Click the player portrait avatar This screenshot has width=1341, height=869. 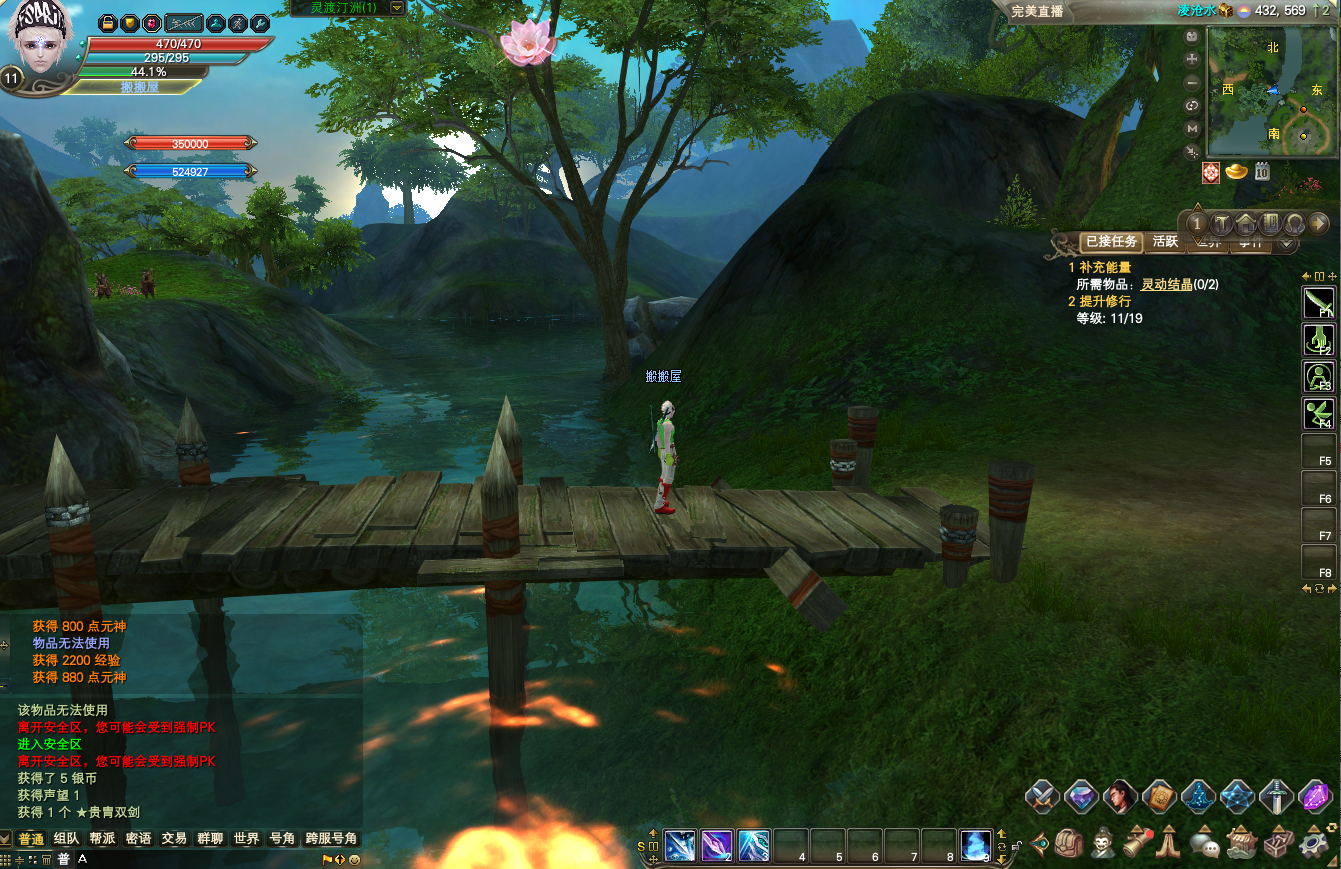(42, 38)
